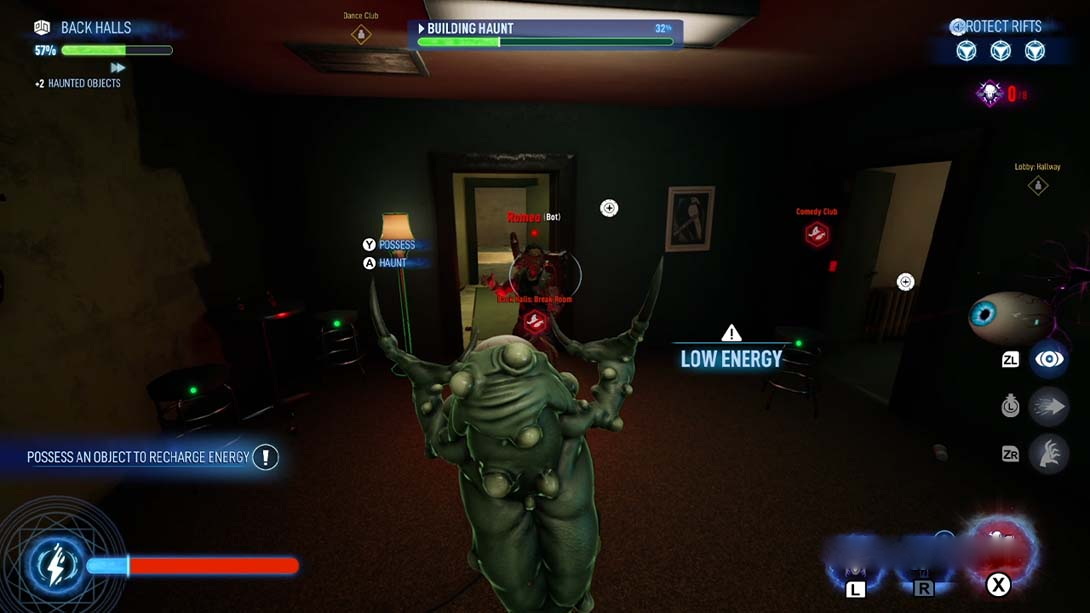1090x613 pixels.
Task: Select the eyeball ghost portrait
Action: pyautogui.click(x=1003, y=316)
